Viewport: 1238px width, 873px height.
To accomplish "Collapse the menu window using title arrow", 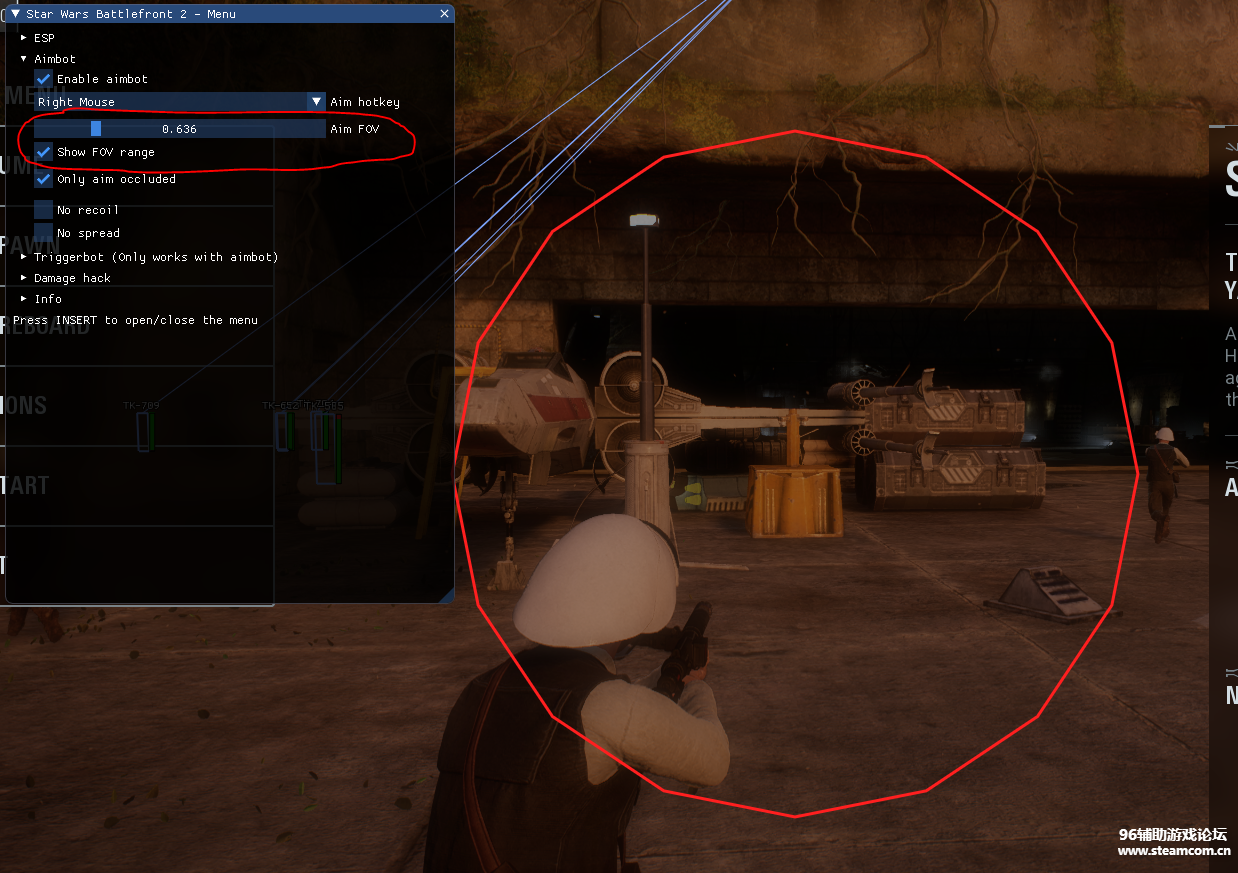I will [15, 14].
